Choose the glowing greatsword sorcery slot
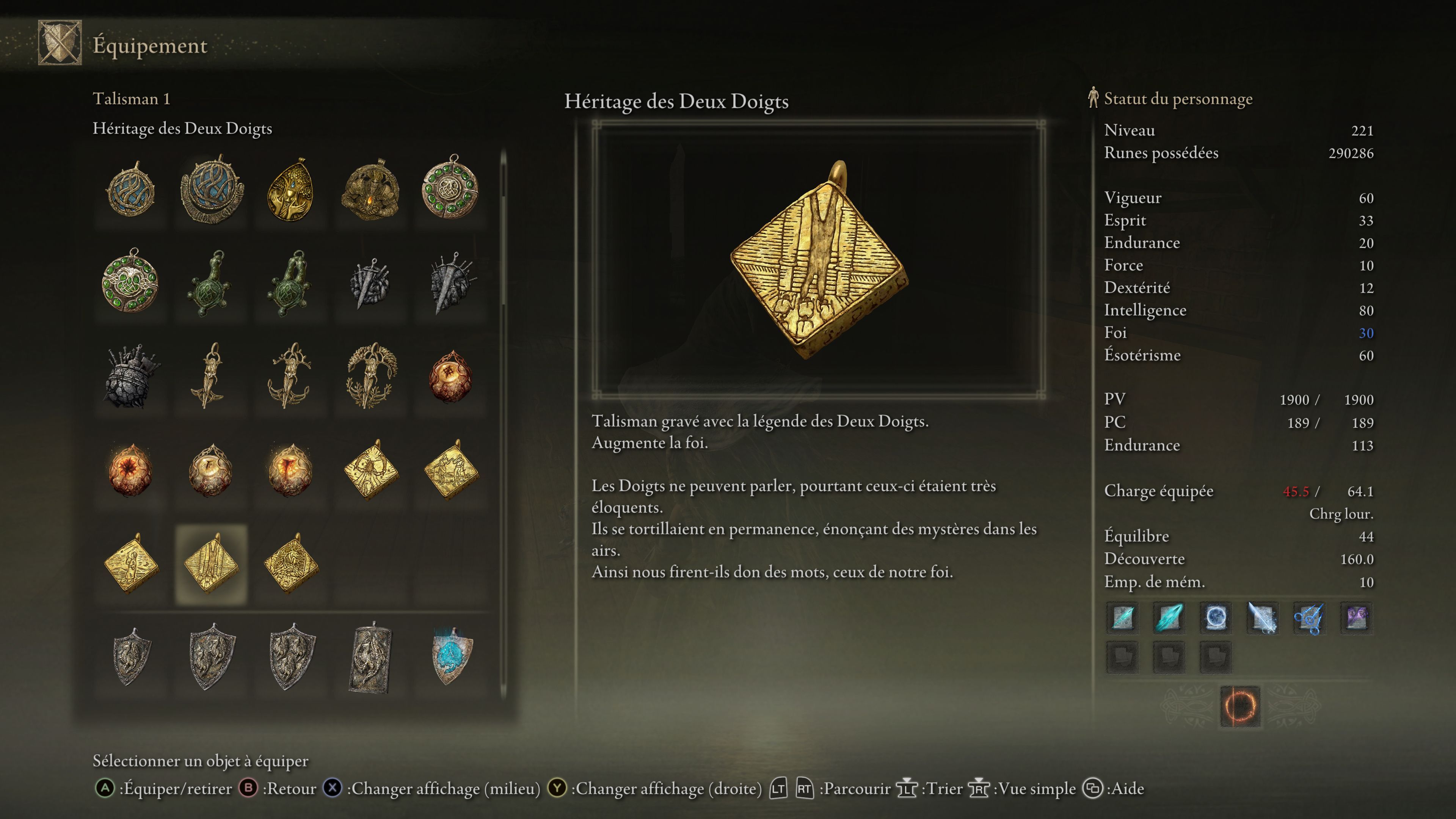 1262,617
